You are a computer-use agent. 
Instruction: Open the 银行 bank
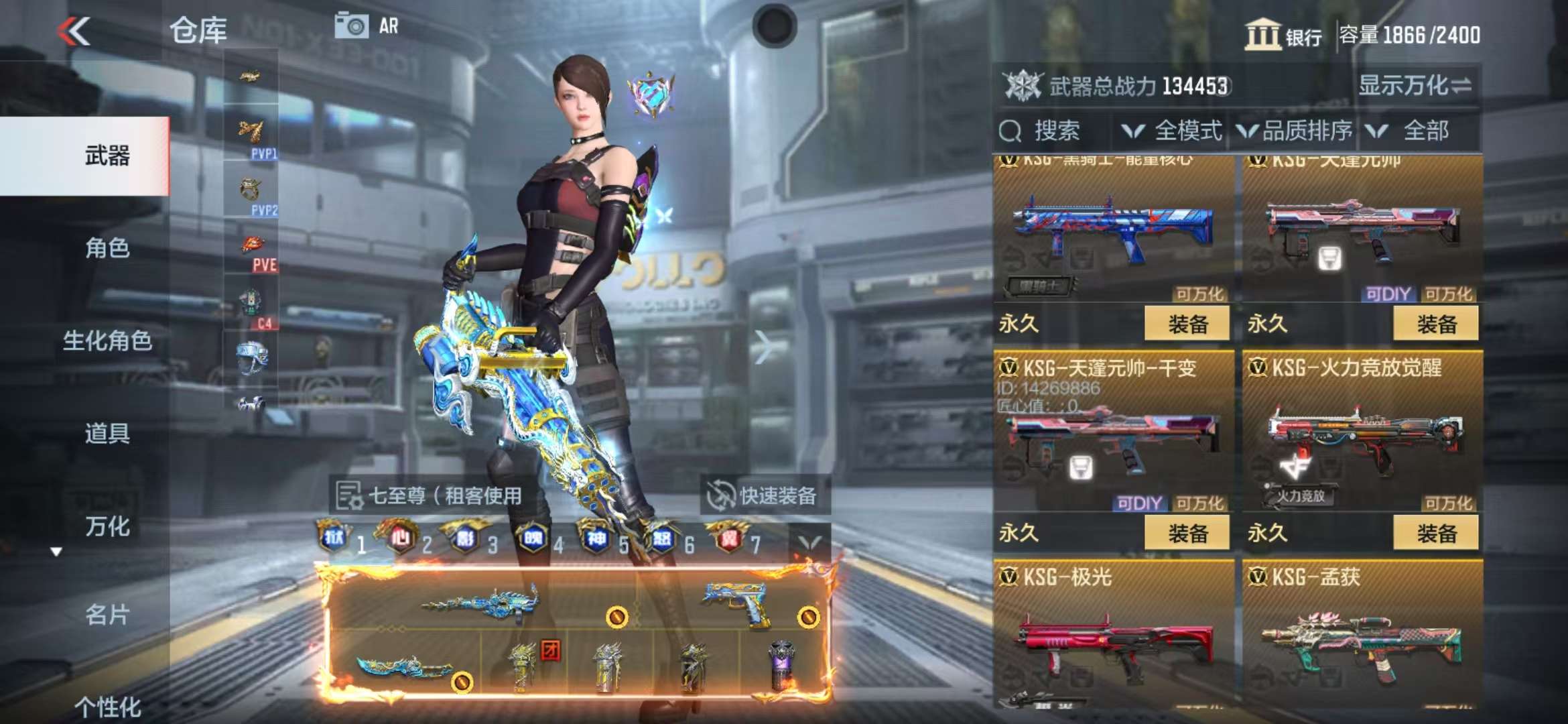pos(1283,35)
